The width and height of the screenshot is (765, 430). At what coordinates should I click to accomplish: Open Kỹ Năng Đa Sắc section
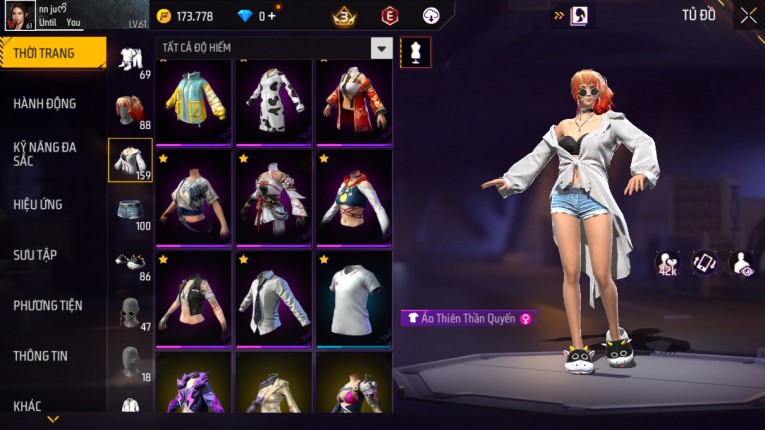point(44,153)
